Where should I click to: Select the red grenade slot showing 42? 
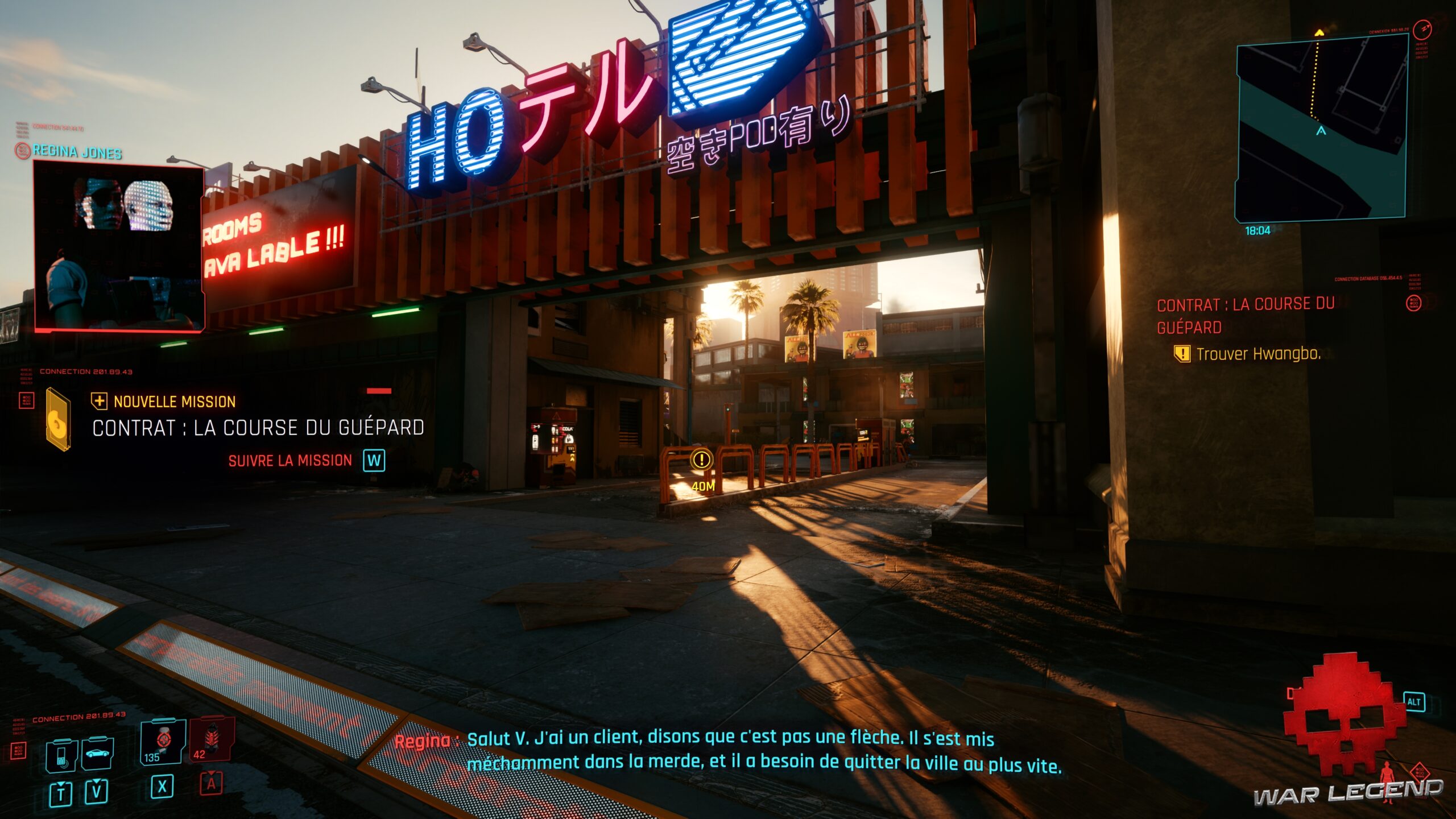(211, 739)
